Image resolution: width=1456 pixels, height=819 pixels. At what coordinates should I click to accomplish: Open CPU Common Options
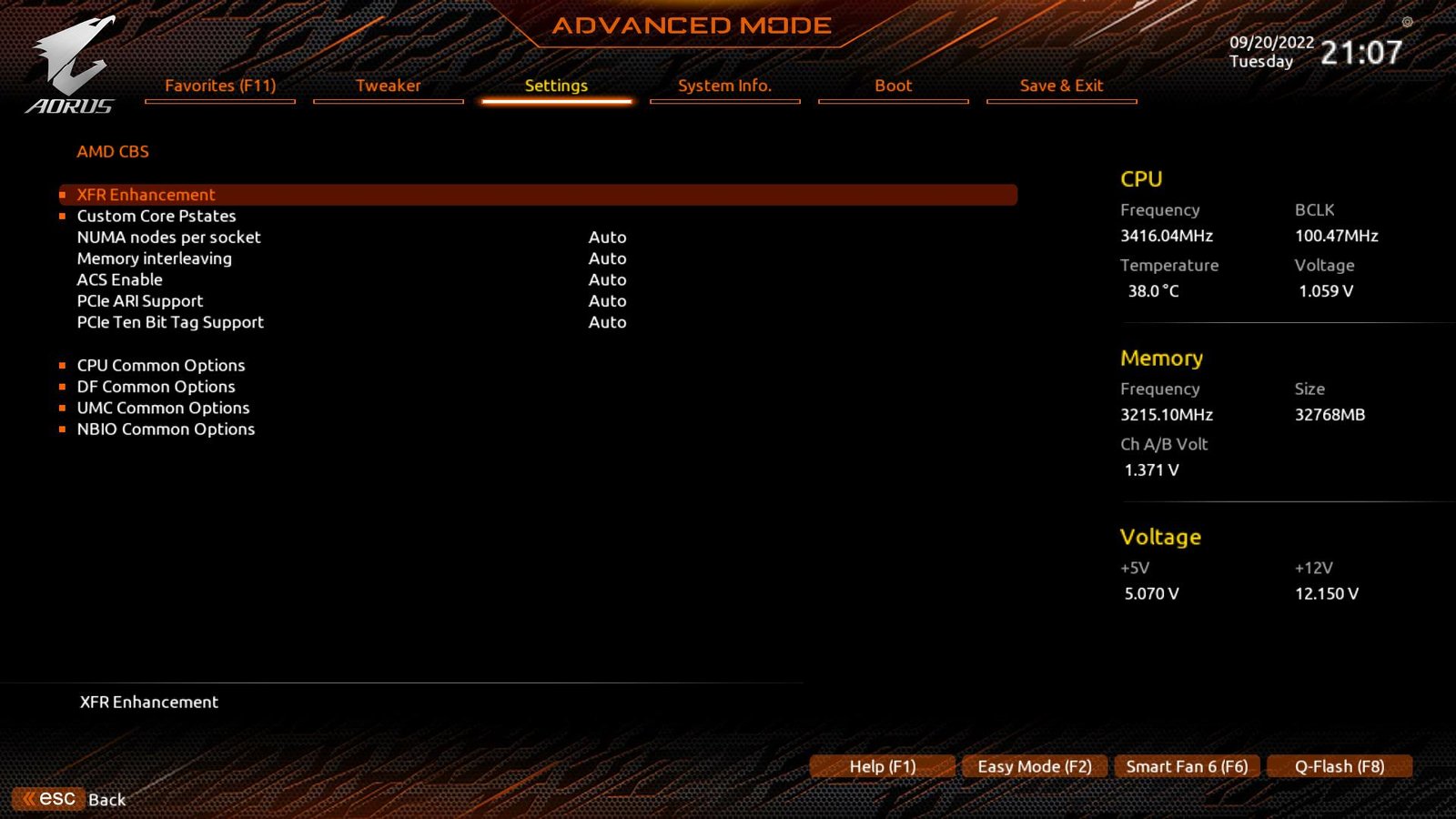click(161, 365)
